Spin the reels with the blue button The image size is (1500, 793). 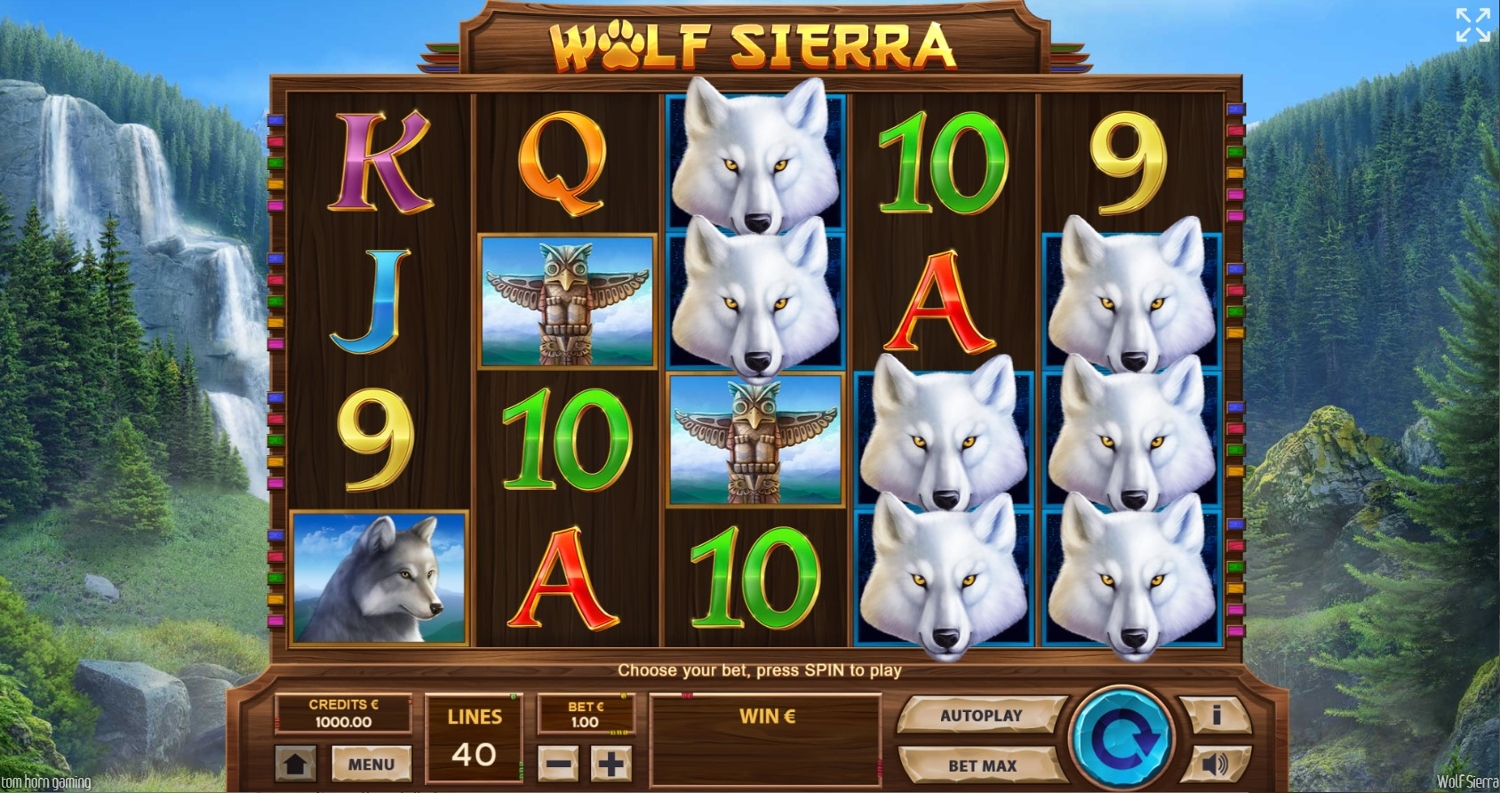[x=1120, y=738]
